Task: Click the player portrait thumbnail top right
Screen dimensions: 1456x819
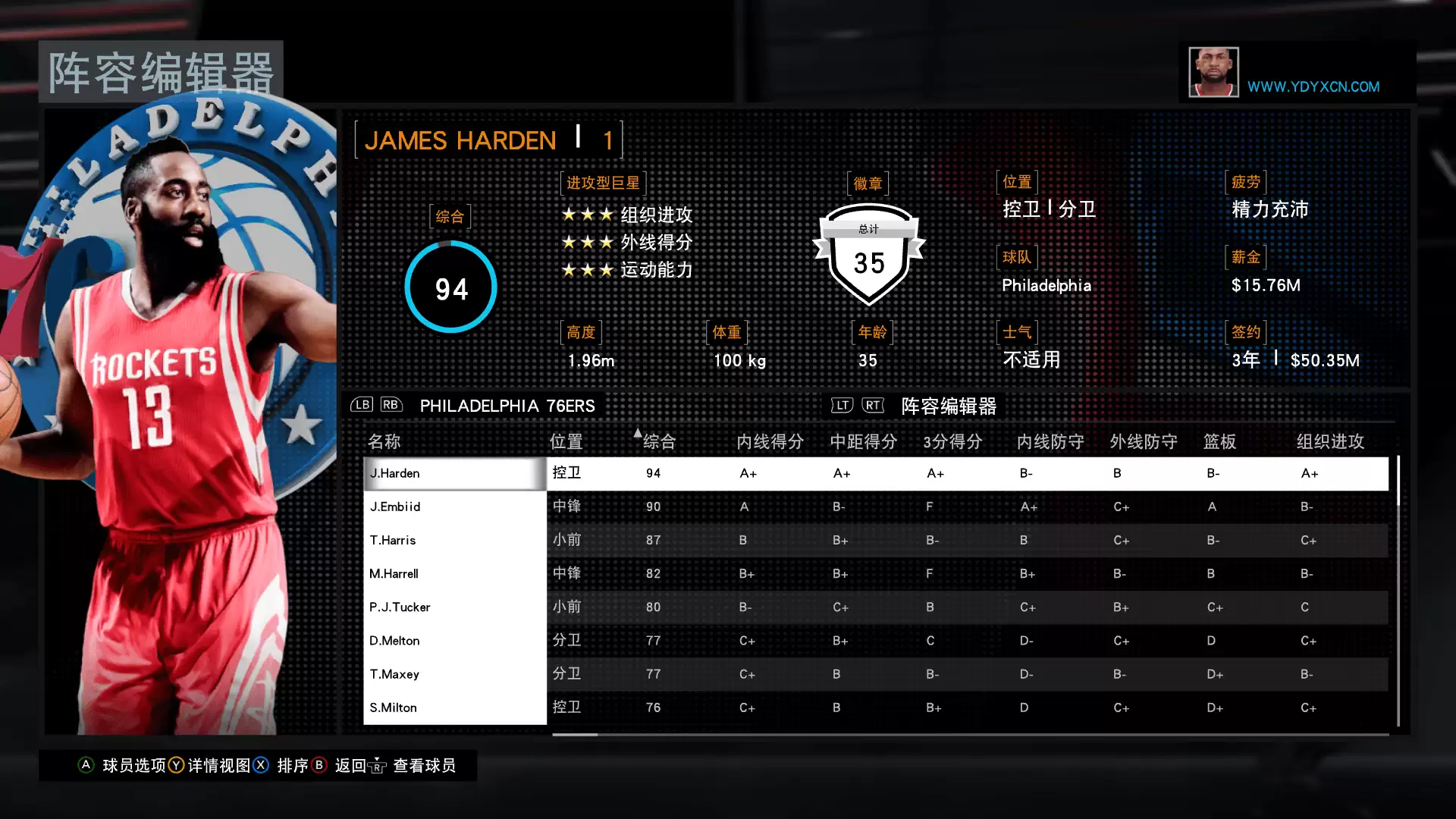Action: click(x=1213, y=72)
